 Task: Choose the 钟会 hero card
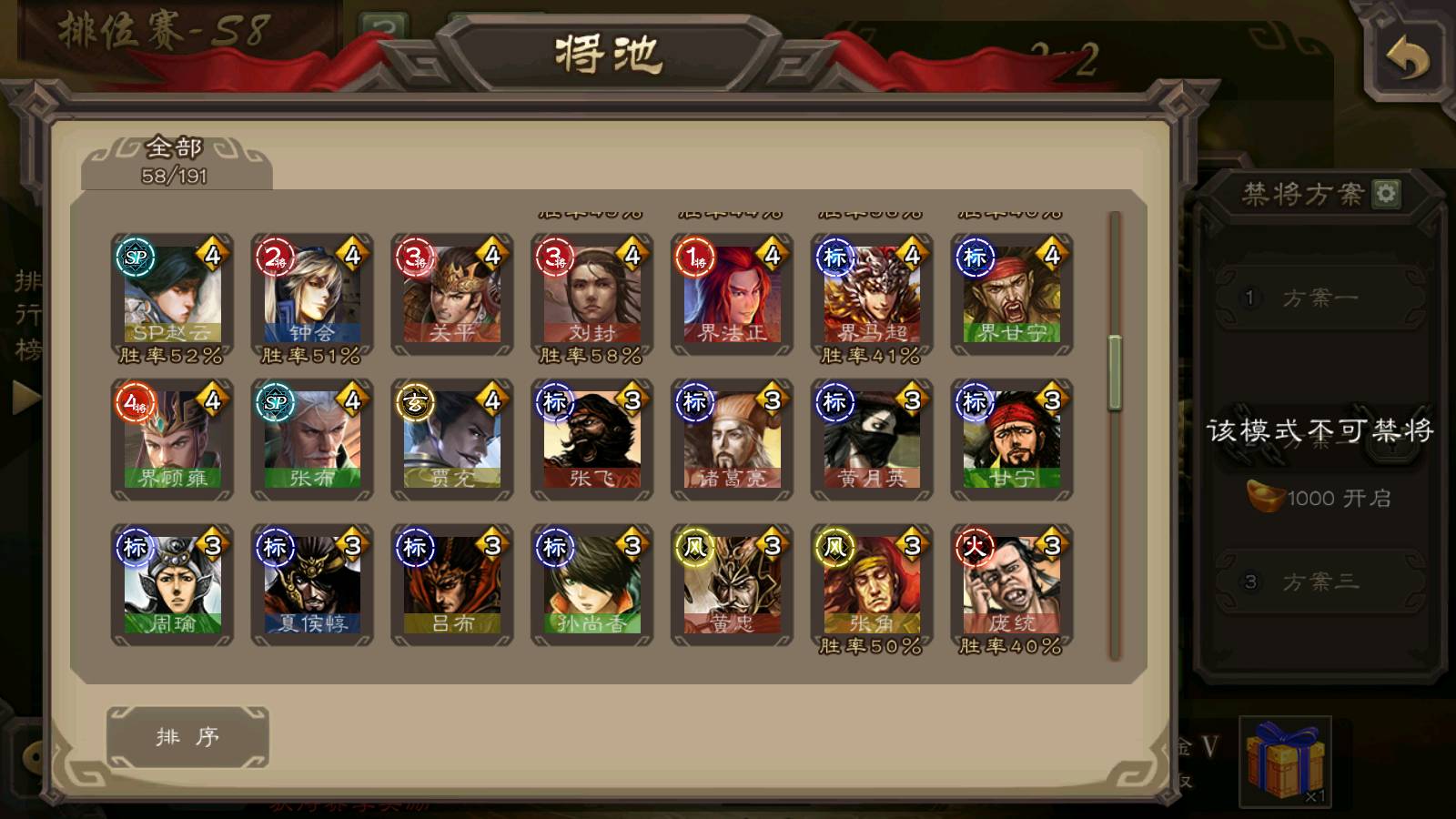pyautogui.click(x=312, y=293)
